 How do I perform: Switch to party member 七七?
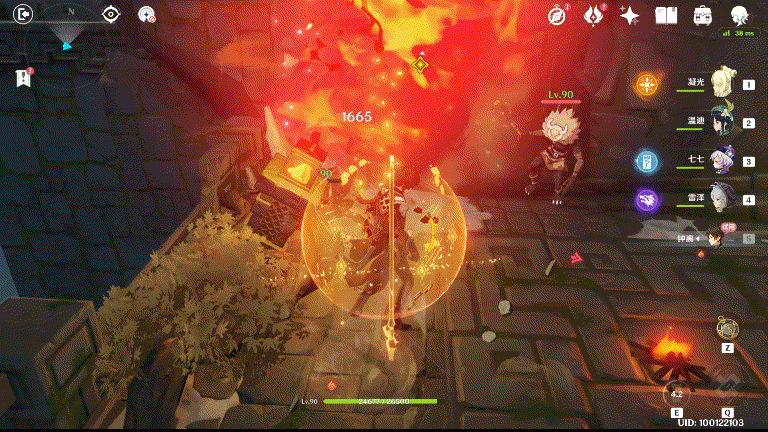pyautogui.click(x=718, y=161)
